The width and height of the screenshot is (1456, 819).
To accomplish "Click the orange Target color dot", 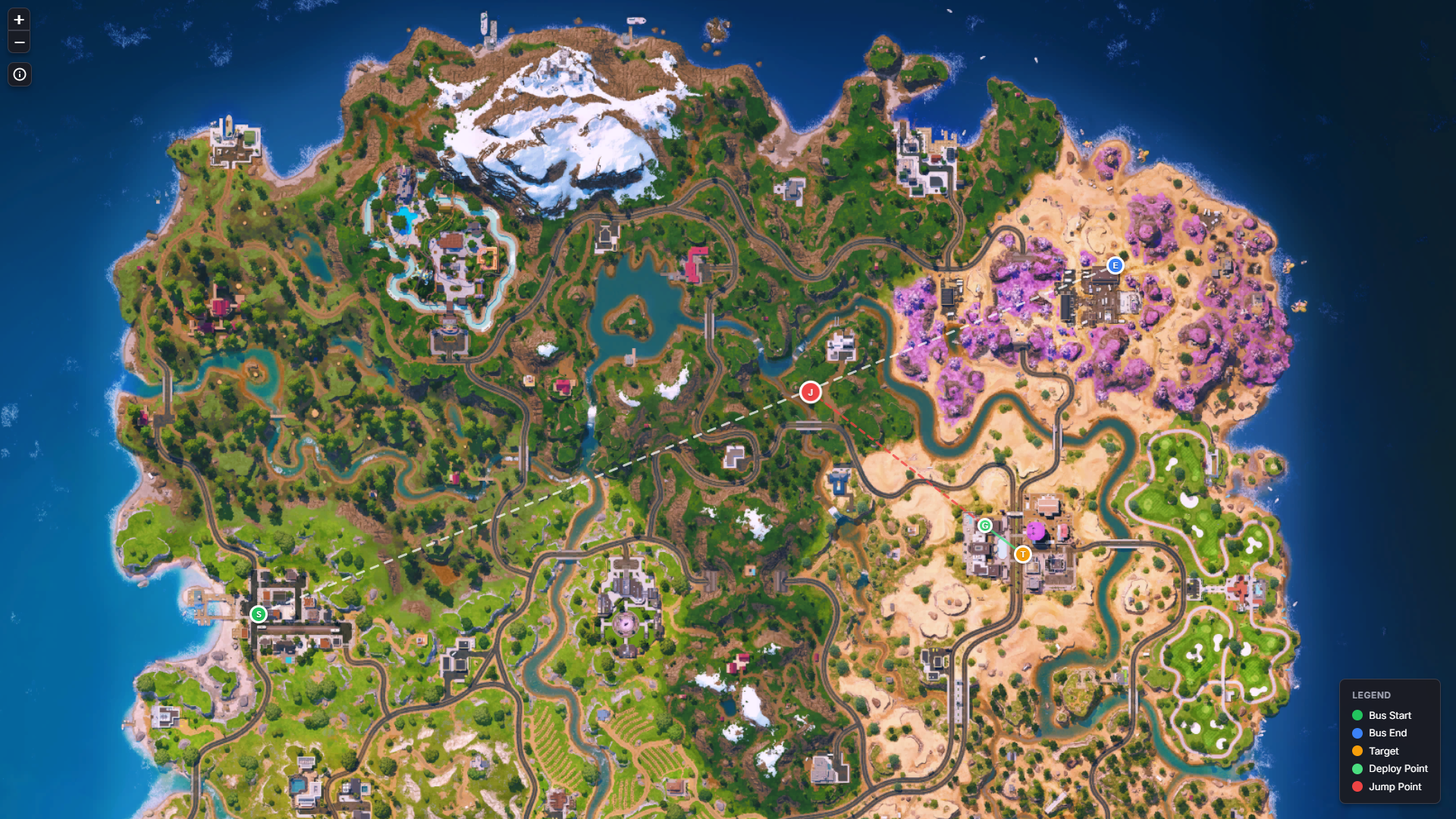I will (x=1357, y=751).
